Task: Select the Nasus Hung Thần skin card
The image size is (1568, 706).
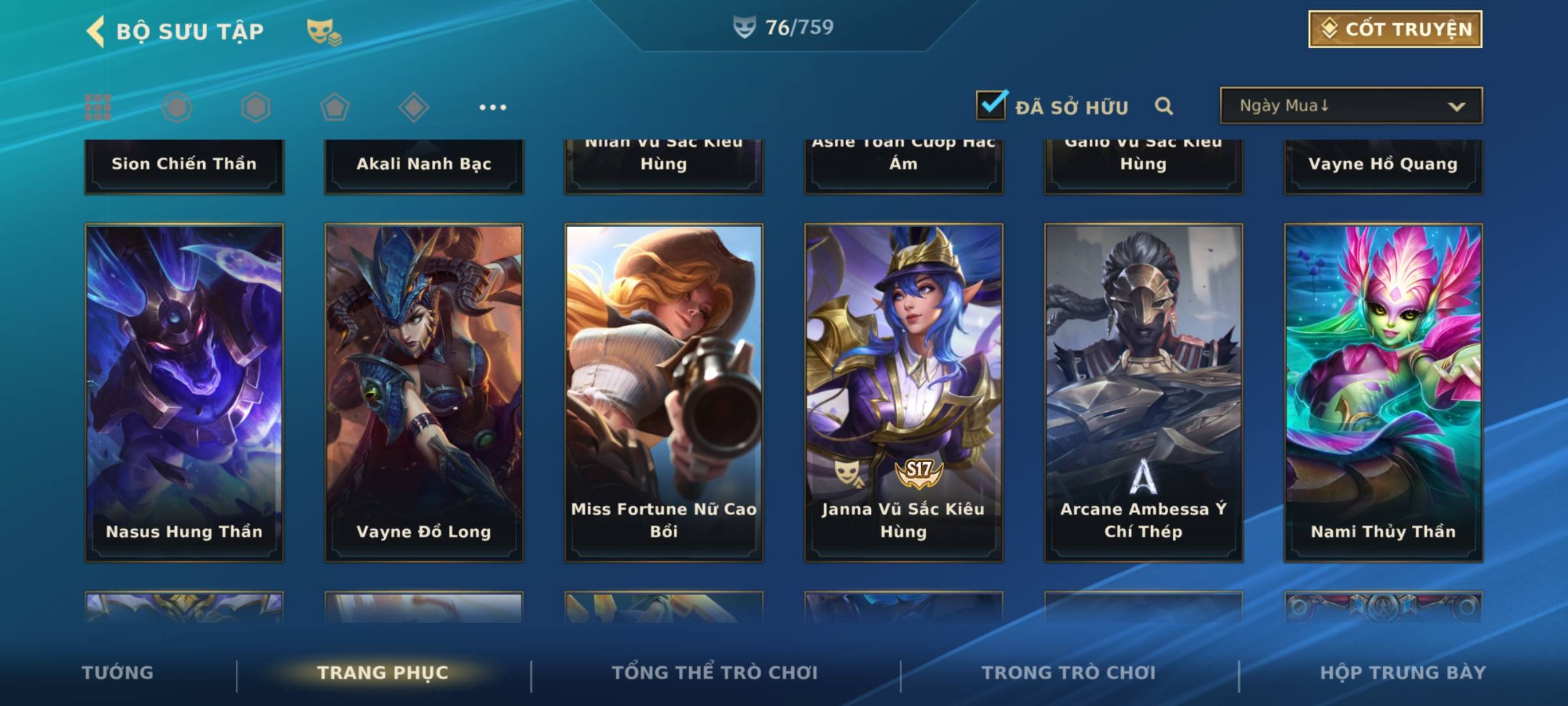Action: coord(184,392)
